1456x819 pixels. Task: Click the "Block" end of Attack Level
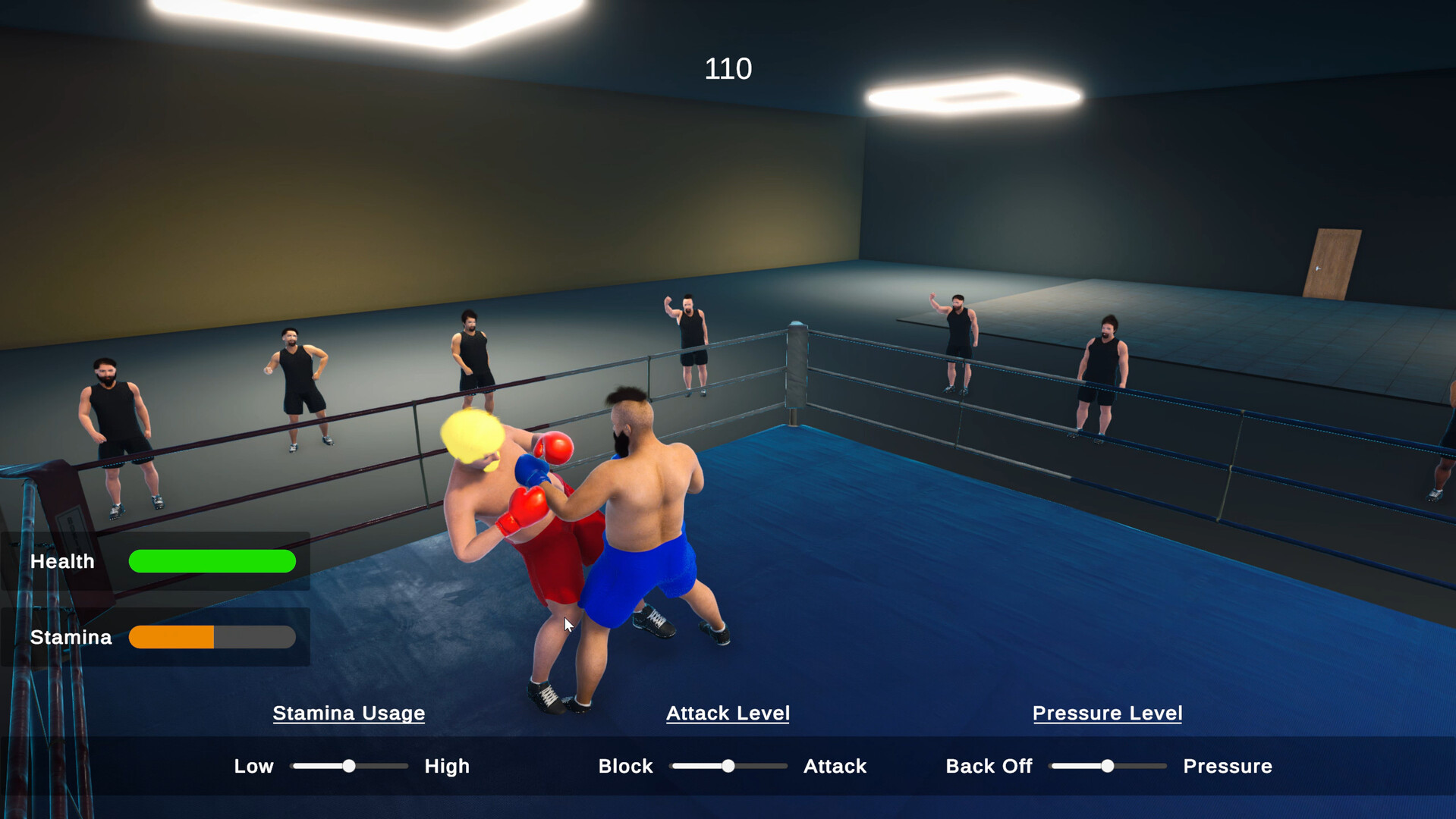tap(625, 766)
